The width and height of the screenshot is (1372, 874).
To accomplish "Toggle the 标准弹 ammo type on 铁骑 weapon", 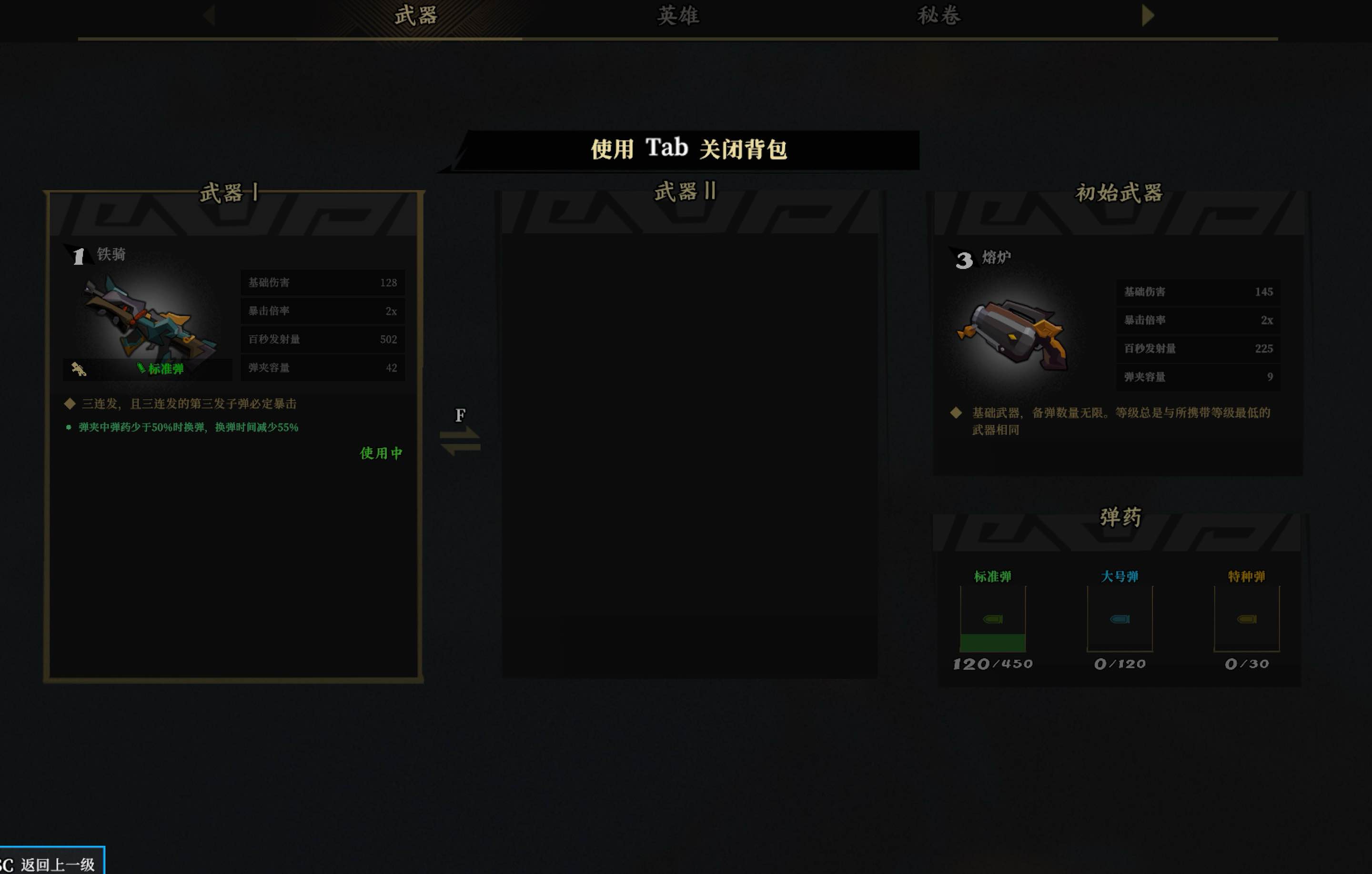I will (161, 369).
